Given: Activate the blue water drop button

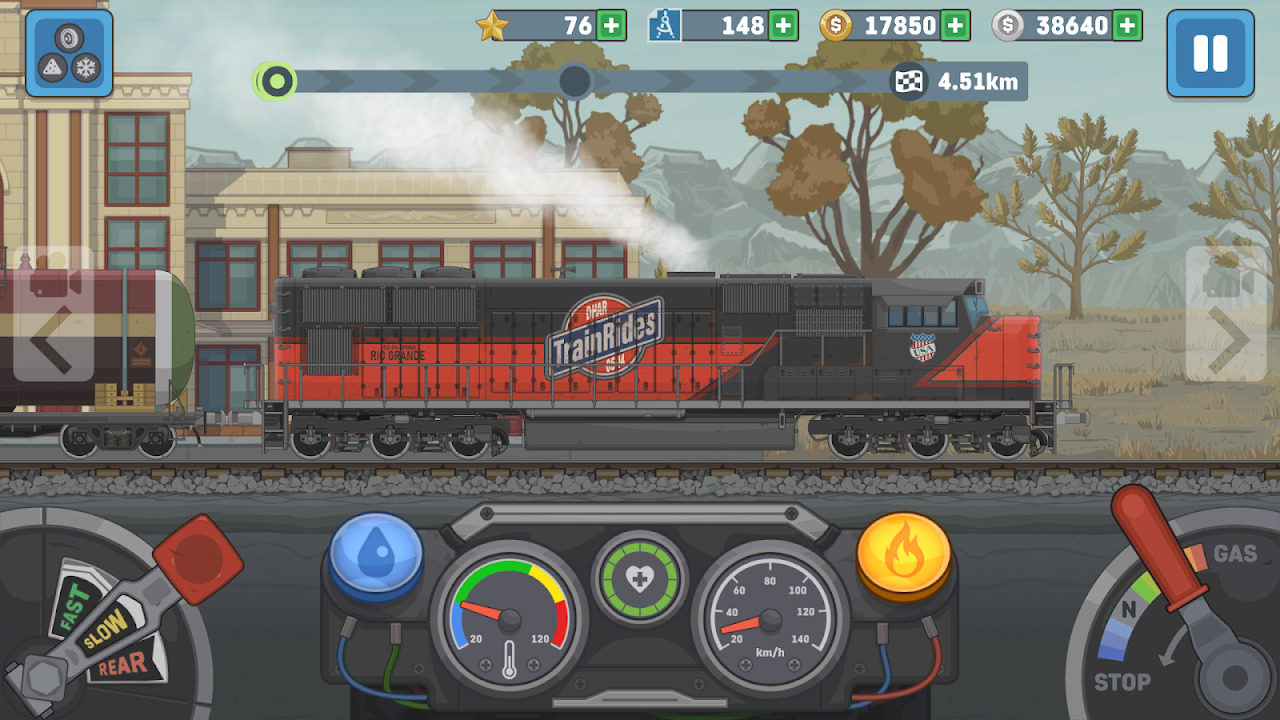Looking at the screenshot, I should 375,558.
